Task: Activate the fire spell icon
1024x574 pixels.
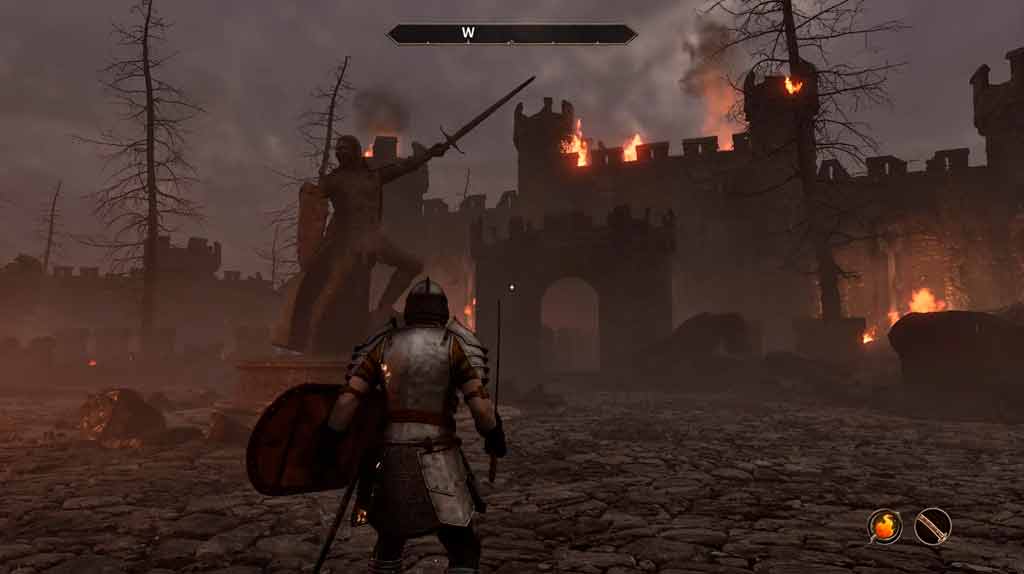Action: click(x=884, y=526)
